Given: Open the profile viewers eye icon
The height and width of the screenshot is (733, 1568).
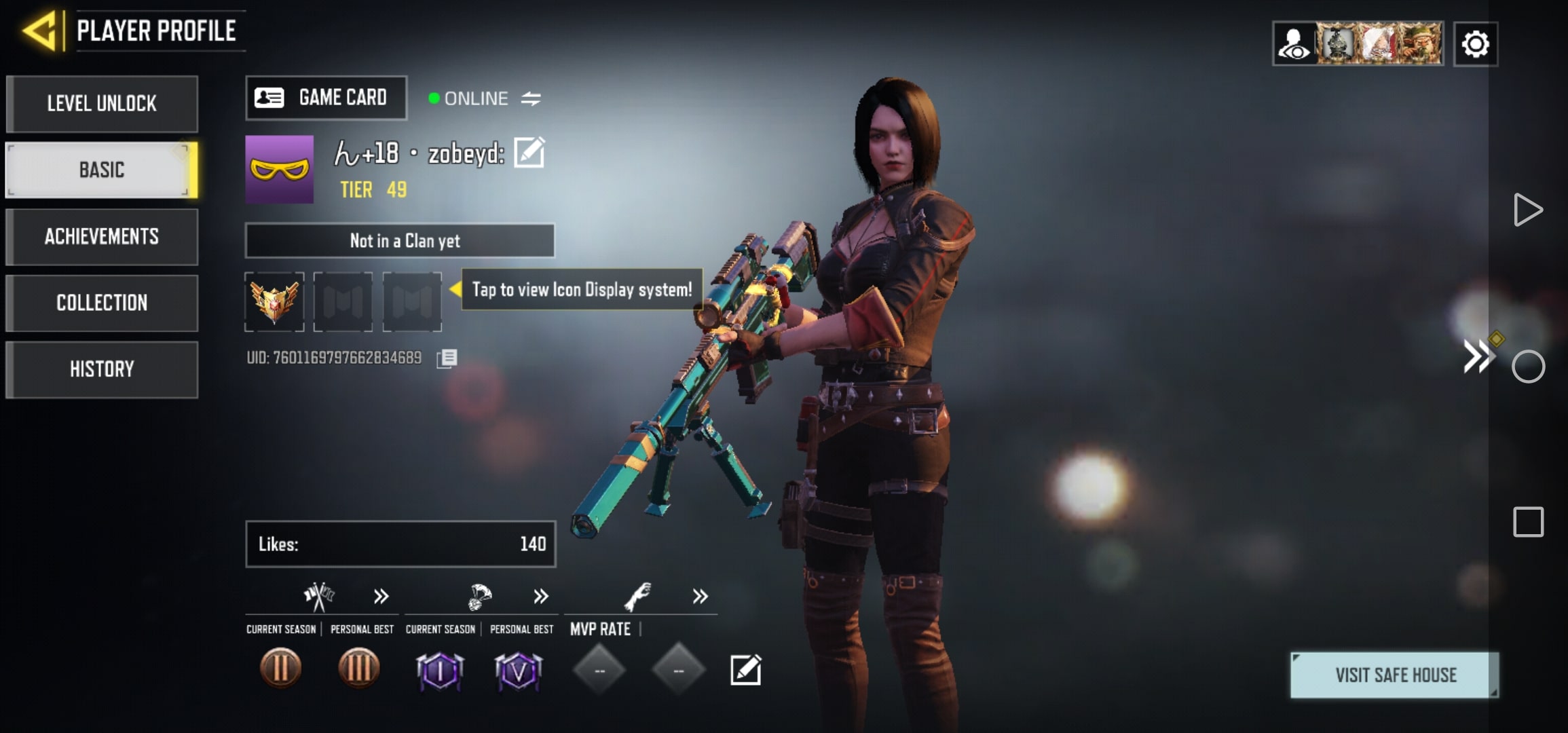Looking at the screenshot, I should [x=1294, y=44].
